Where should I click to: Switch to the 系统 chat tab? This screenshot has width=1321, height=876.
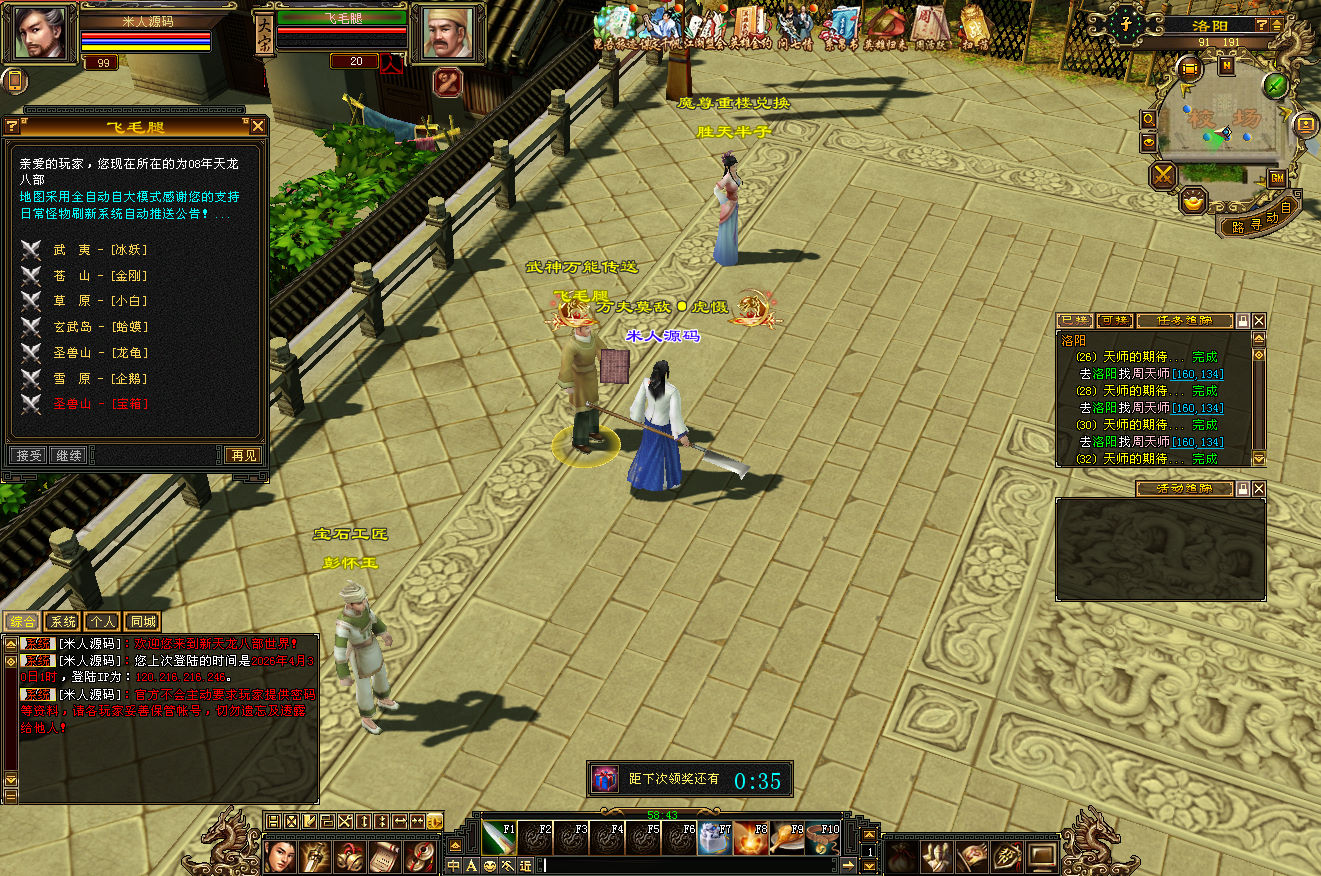pos(62,621)
